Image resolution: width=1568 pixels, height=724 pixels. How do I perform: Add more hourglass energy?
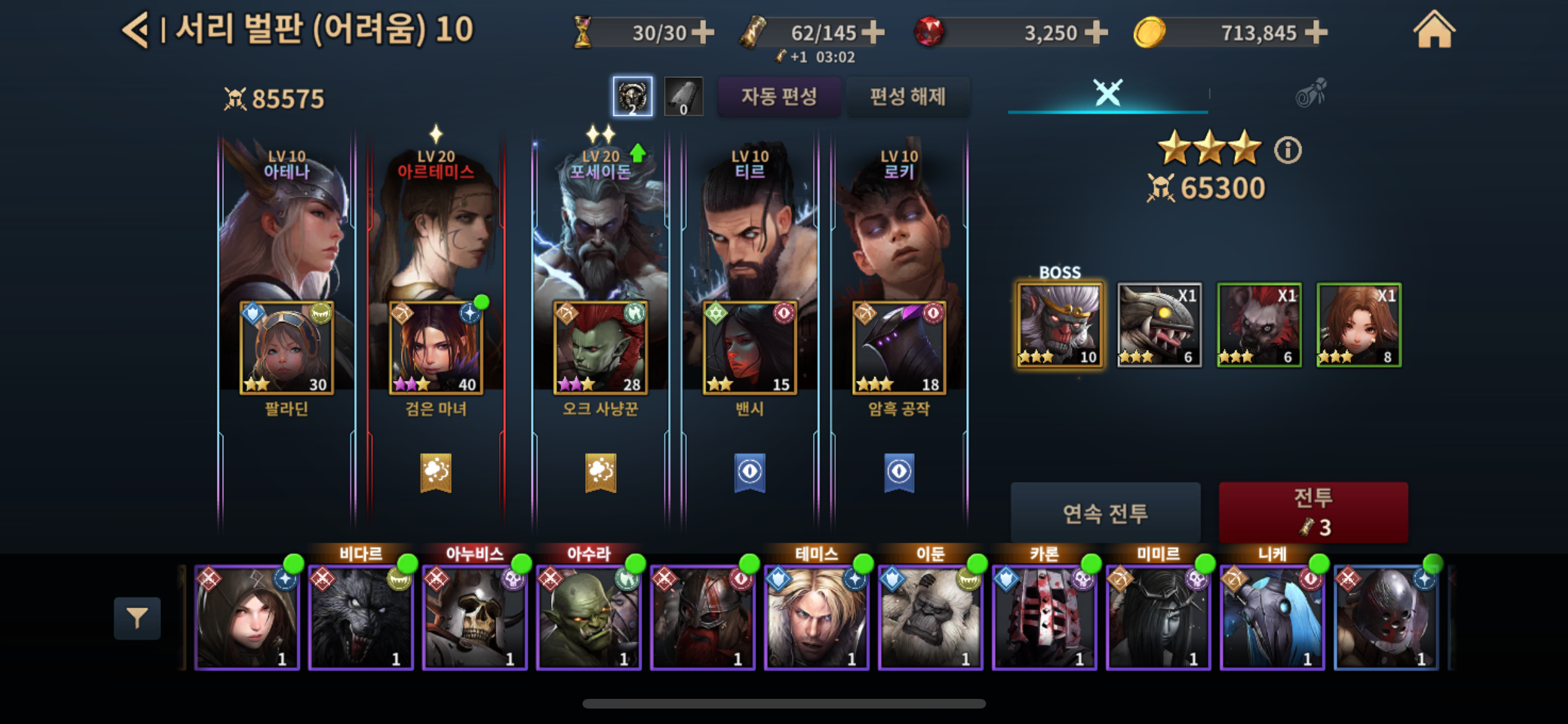(703, 32)
